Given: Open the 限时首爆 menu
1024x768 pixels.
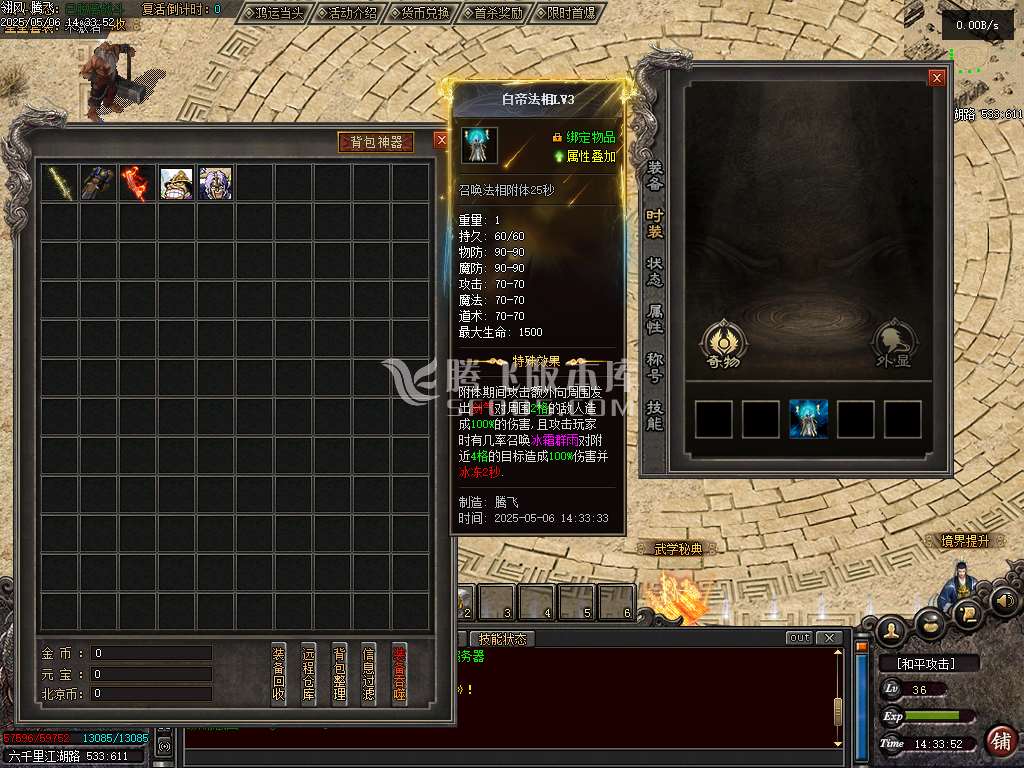Looking at the screenshot, I should (x=572, y=13).
